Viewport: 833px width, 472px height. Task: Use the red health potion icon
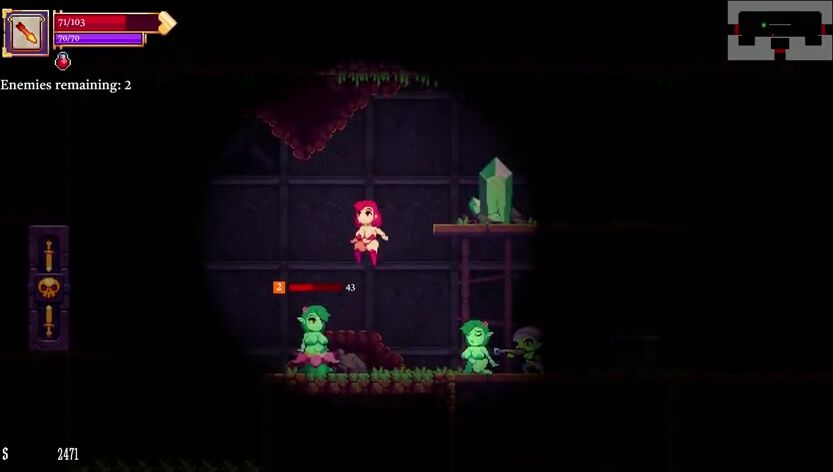[63, 61]
